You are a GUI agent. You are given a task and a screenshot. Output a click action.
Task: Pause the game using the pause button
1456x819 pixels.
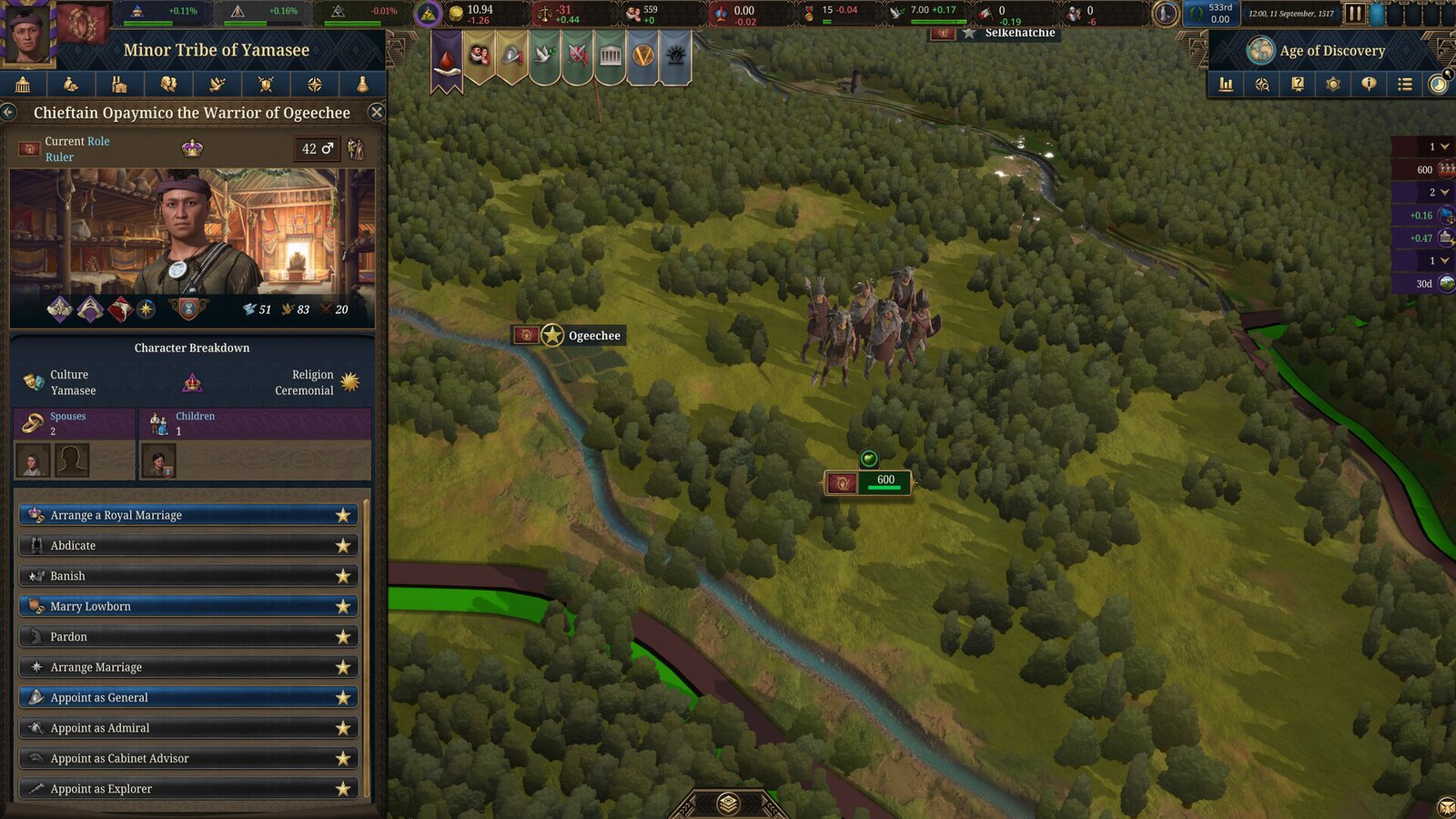pos(1355,13)
